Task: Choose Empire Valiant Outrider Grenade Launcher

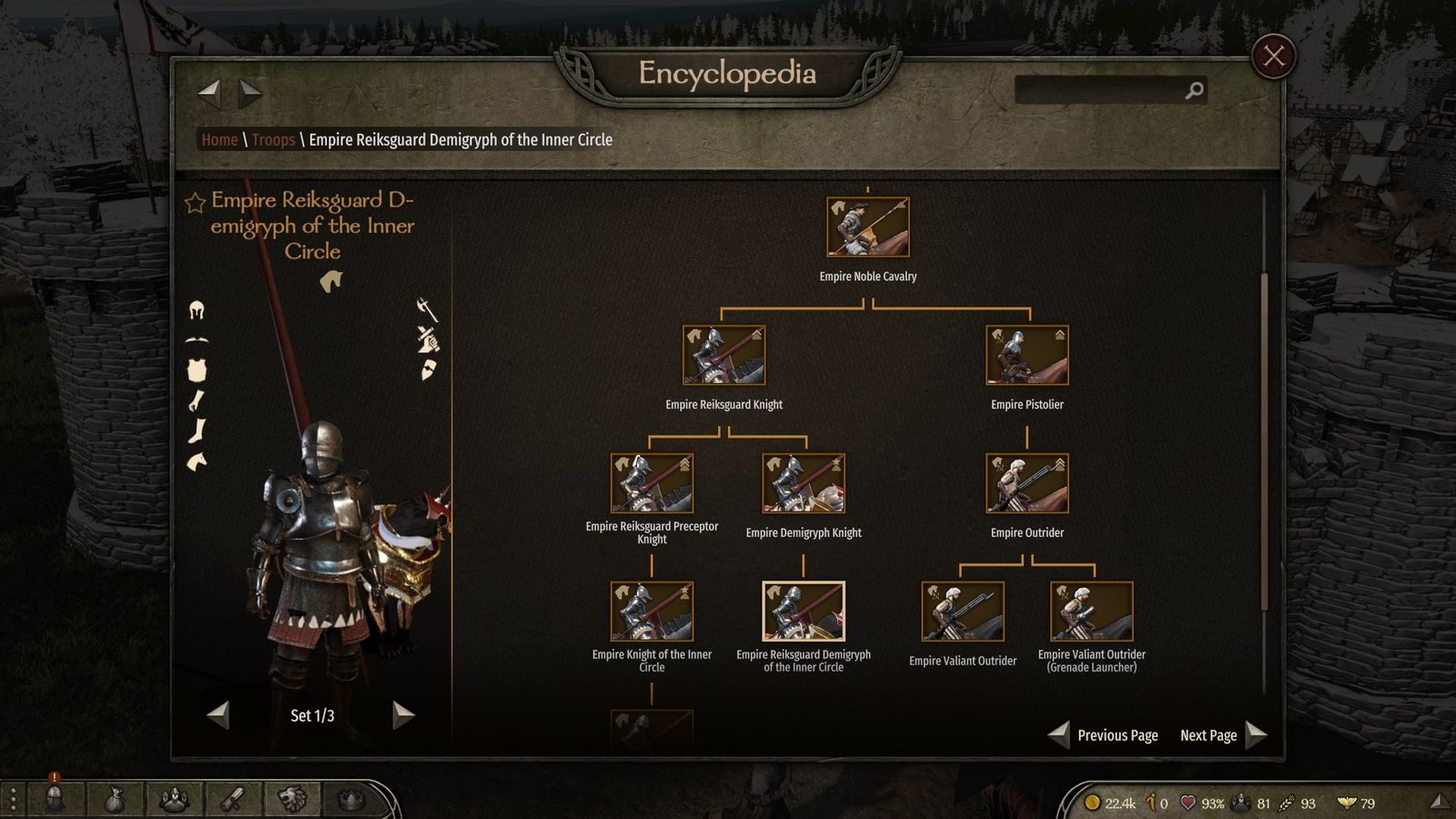Action: pyautogui.click(x=1091, y=612)
